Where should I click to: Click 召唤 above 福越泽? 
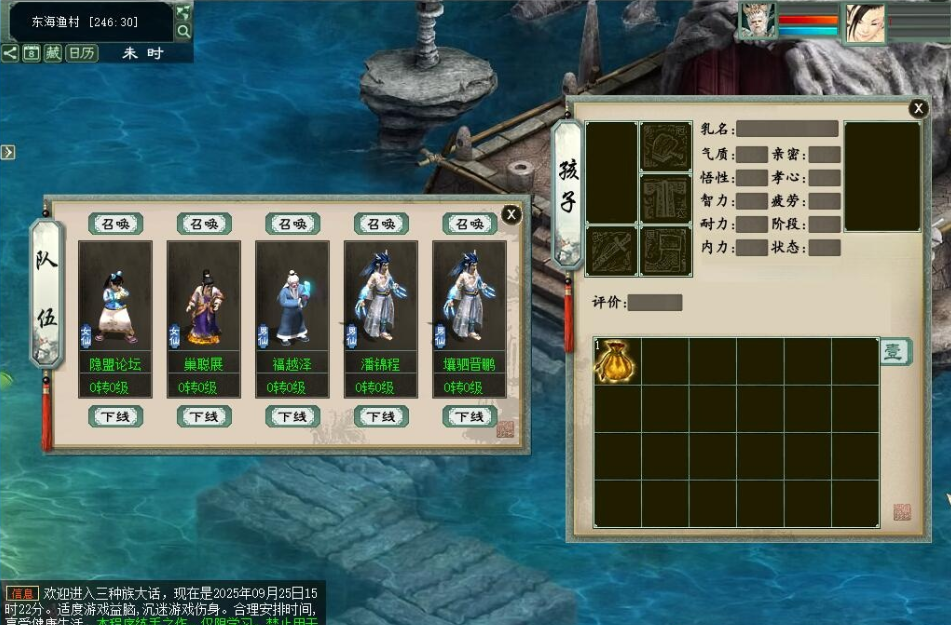292,224
